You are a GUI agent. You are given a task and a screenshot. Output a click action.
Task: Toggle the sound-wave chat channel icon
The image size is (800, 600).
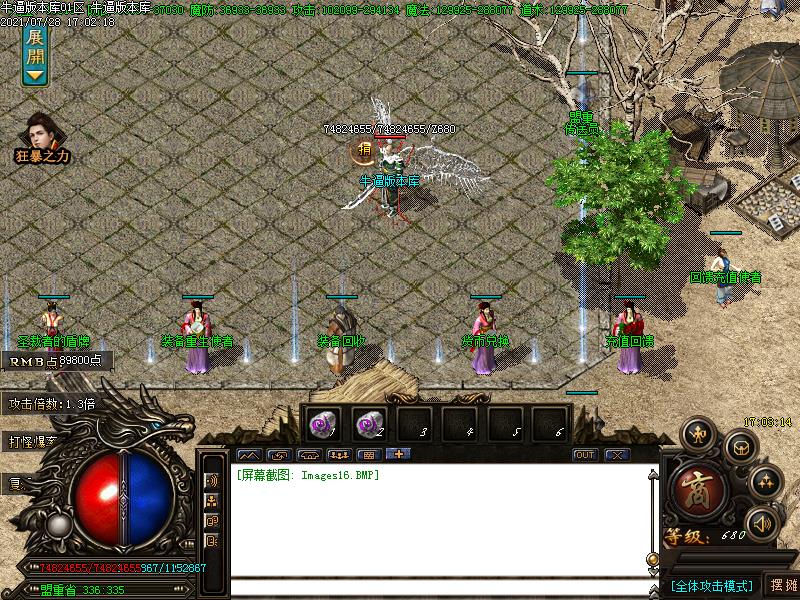tap(212, 480)
